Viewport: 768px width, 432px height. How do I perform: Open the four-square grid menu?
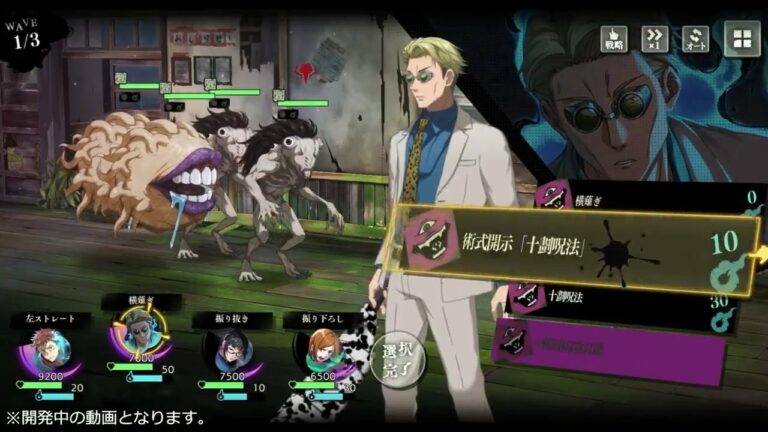tap(741, 40)
